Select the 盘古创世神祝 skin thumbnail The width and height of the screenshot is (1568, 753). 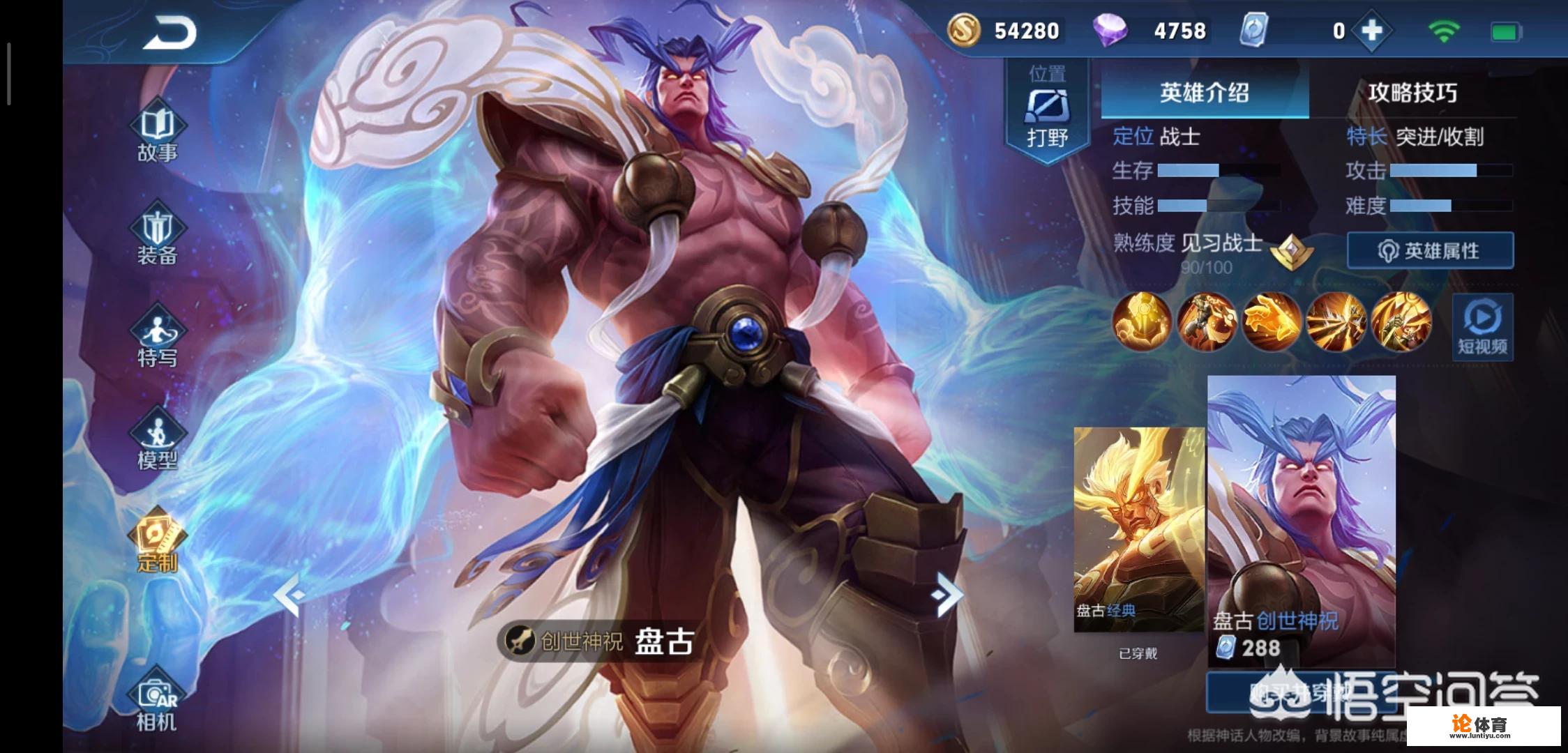(1302, 519)
